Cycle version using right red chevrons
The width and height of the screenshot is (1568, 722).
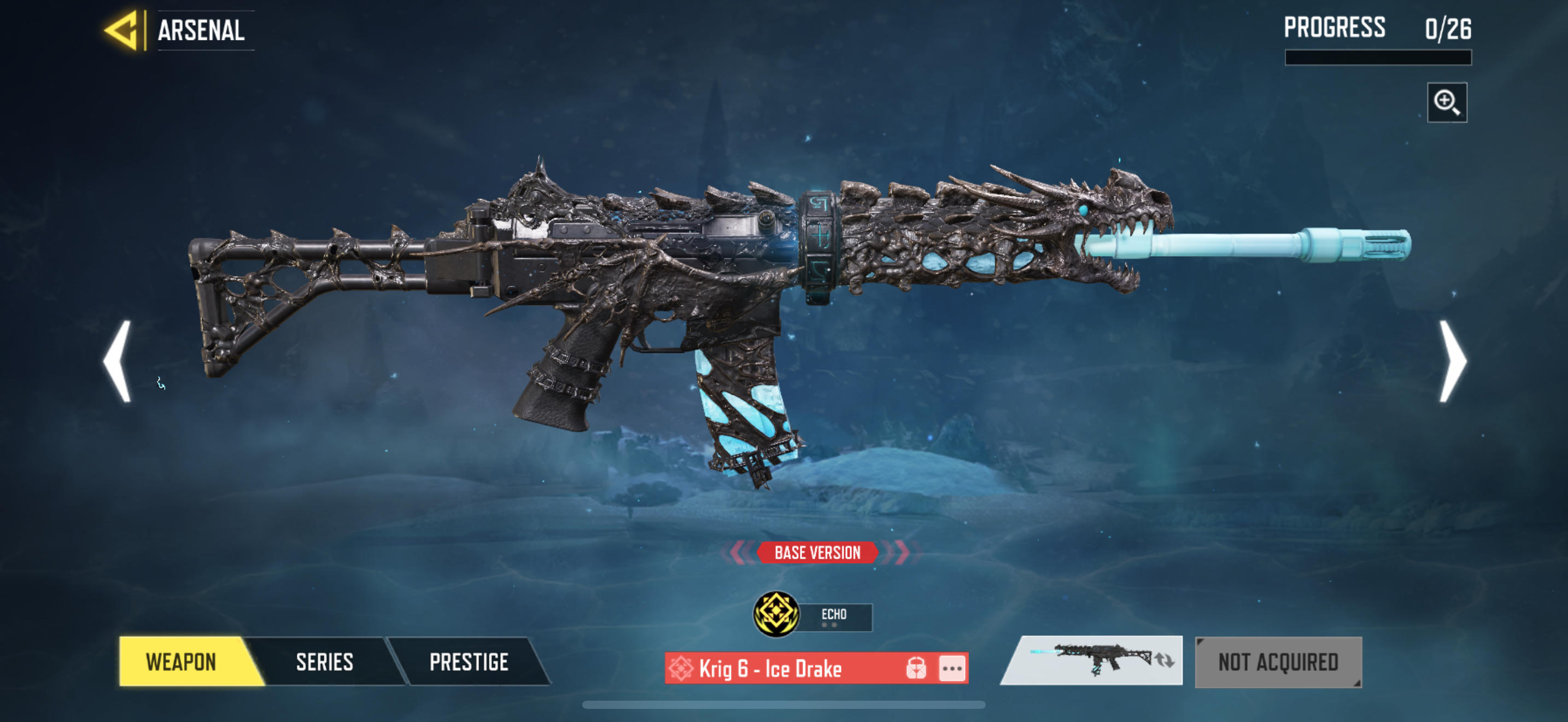[901, 552]
